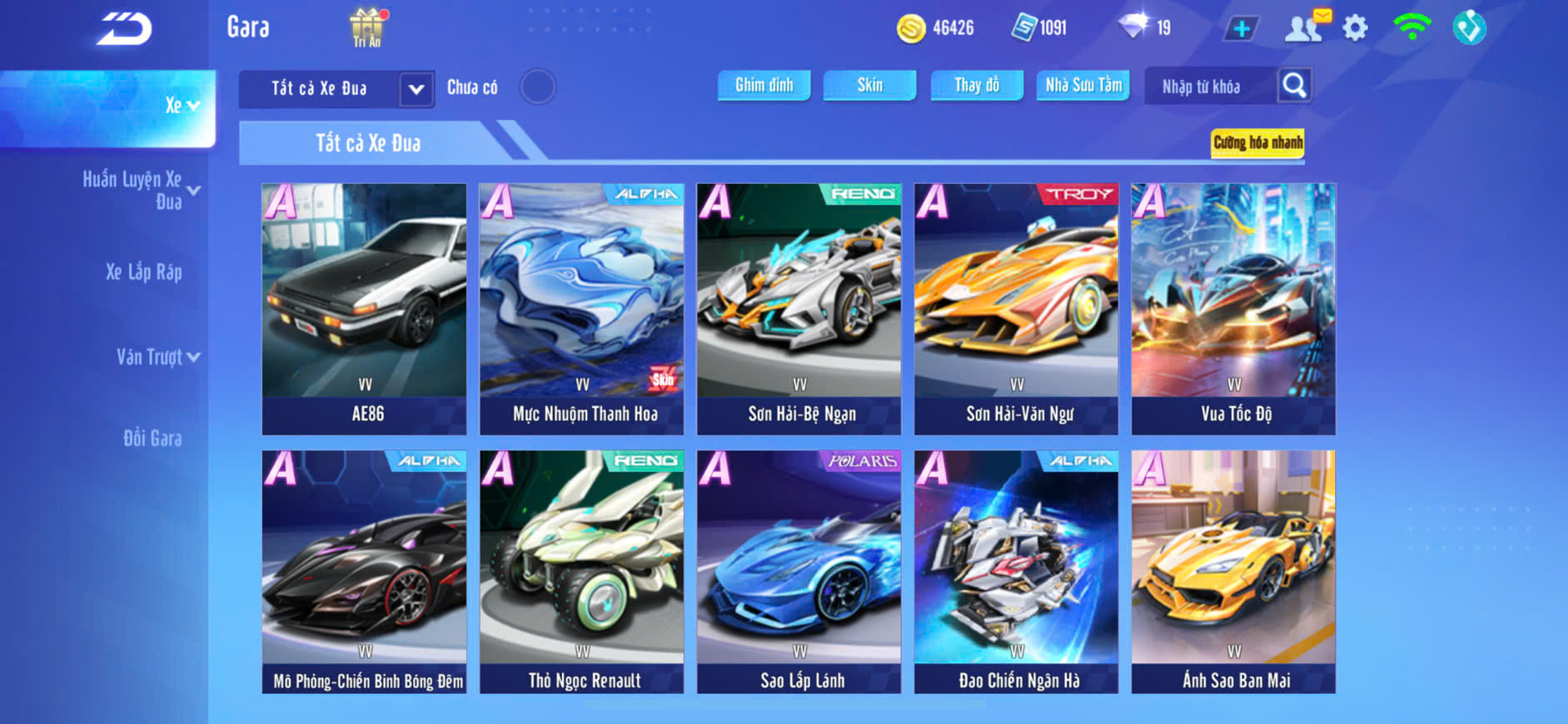Toggle the Chưa có filter
This screenshot has width=1568, height=724.
tap(537, 87)
